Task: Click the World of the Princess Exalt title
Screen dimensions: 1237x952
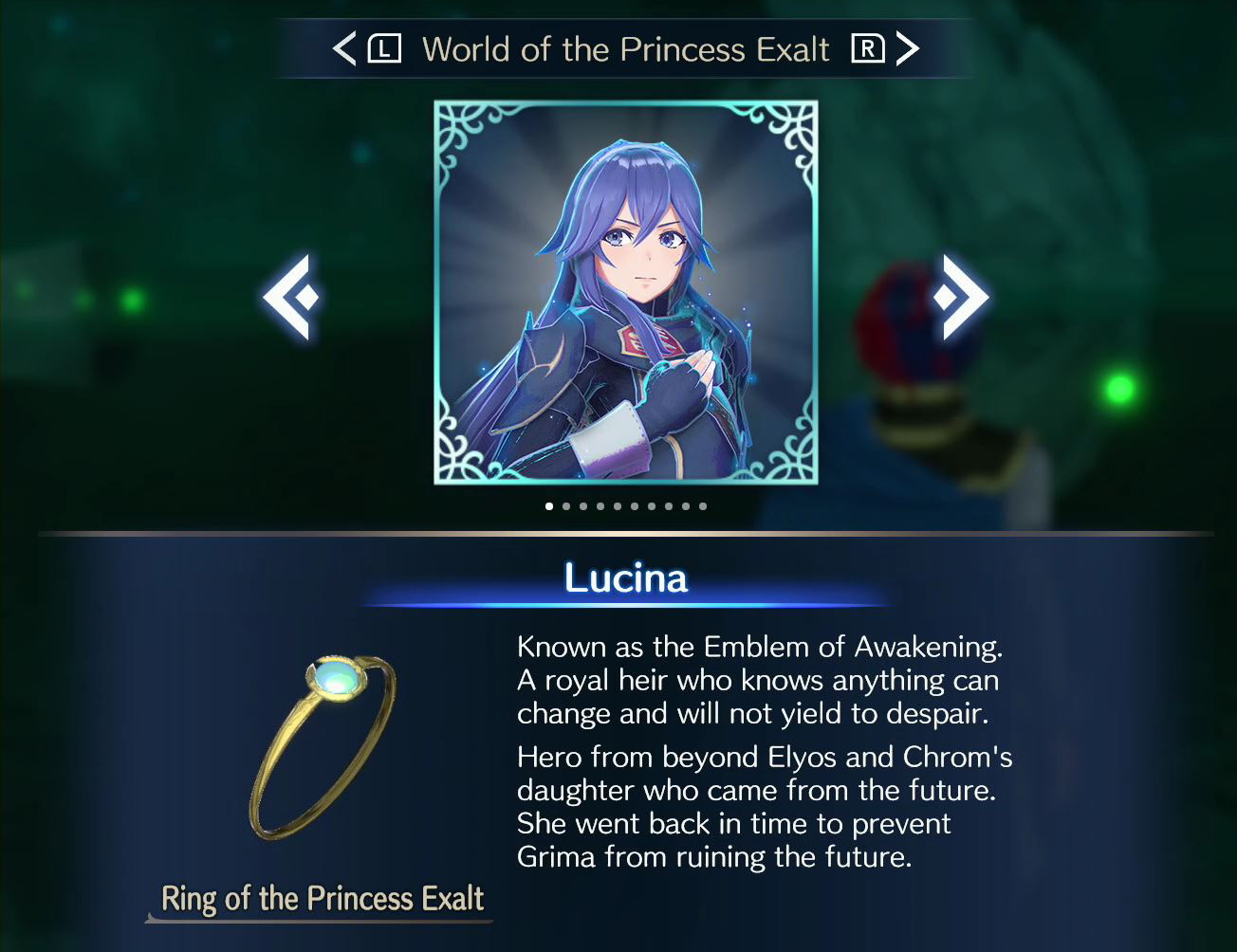Action: coord(626,48)
